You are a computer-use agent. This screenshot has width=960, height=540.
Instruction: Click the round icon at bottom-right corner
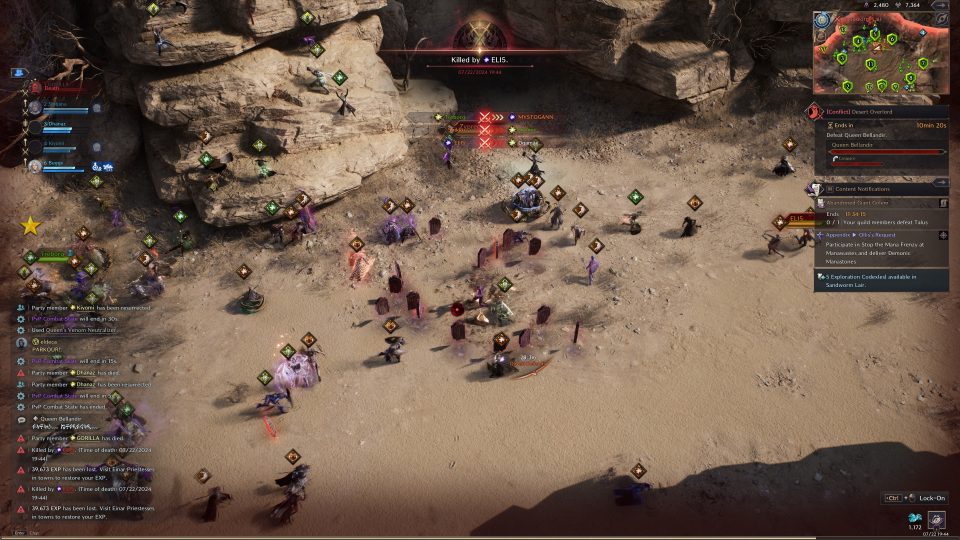(937, 519)
